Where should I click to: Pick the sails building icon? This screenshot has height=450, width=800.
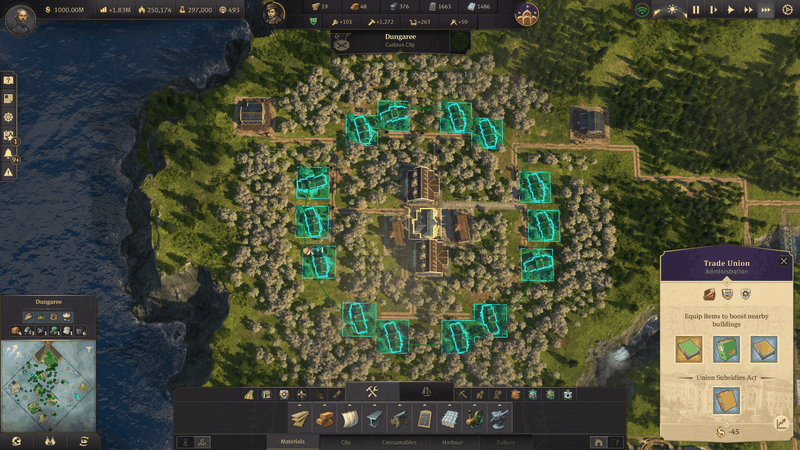pyautogui.click(x=350, y=418)
